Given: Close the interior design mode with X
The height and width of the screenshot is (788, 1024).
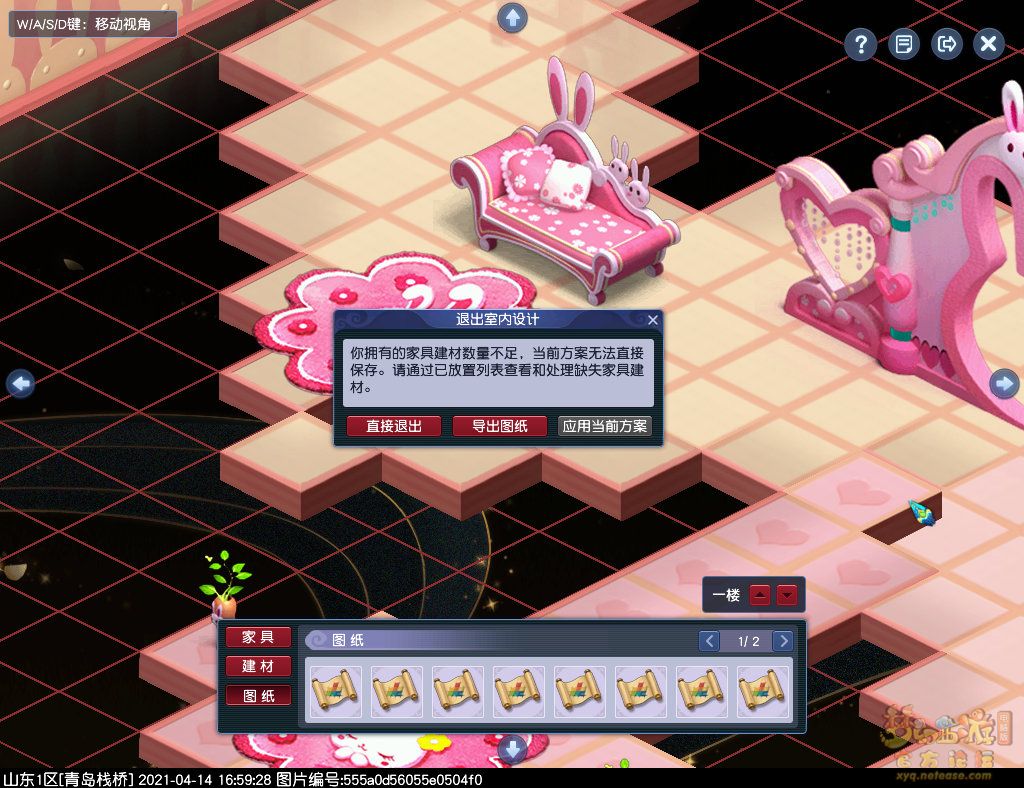Looking at the screenshot, I should pos(988,44).
